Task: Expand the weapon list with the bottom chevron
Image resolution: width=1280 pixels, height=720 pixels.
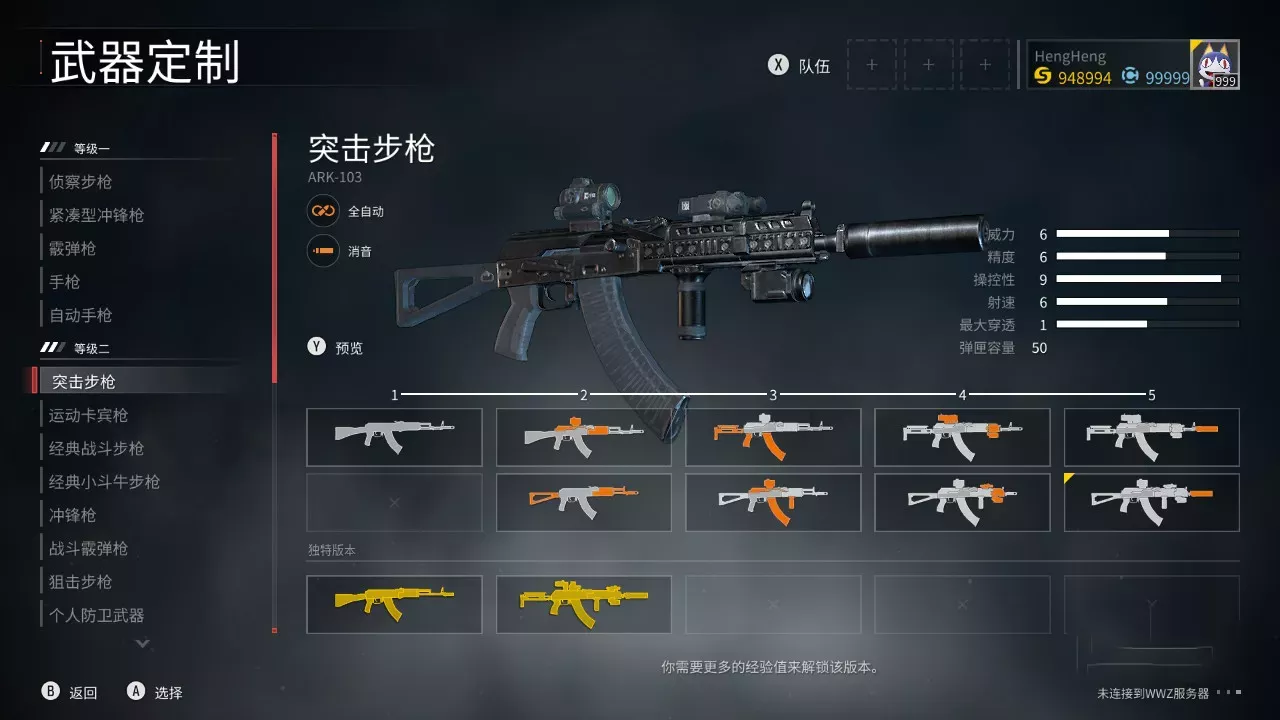Action: [141, 645]
